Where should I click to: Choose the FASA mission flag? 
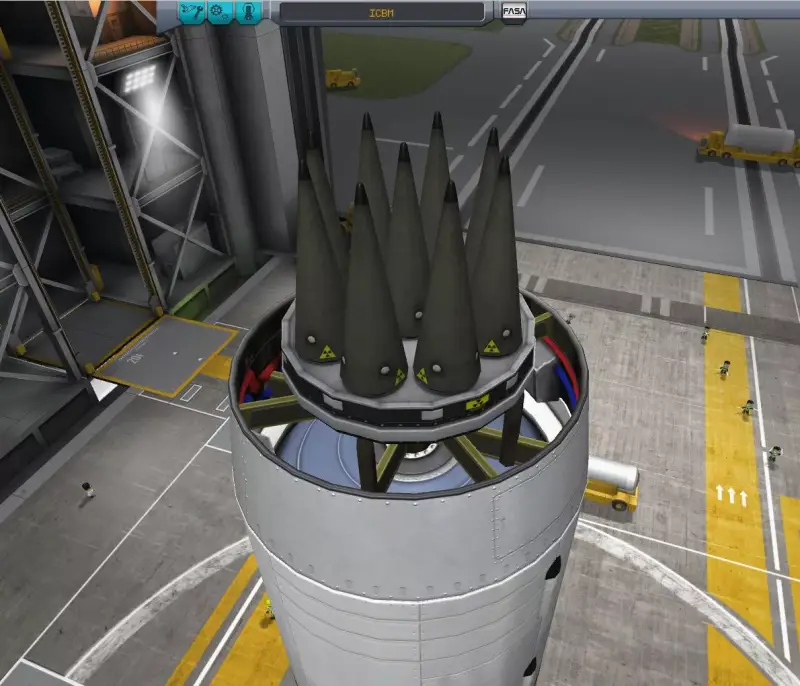point(514,14)
